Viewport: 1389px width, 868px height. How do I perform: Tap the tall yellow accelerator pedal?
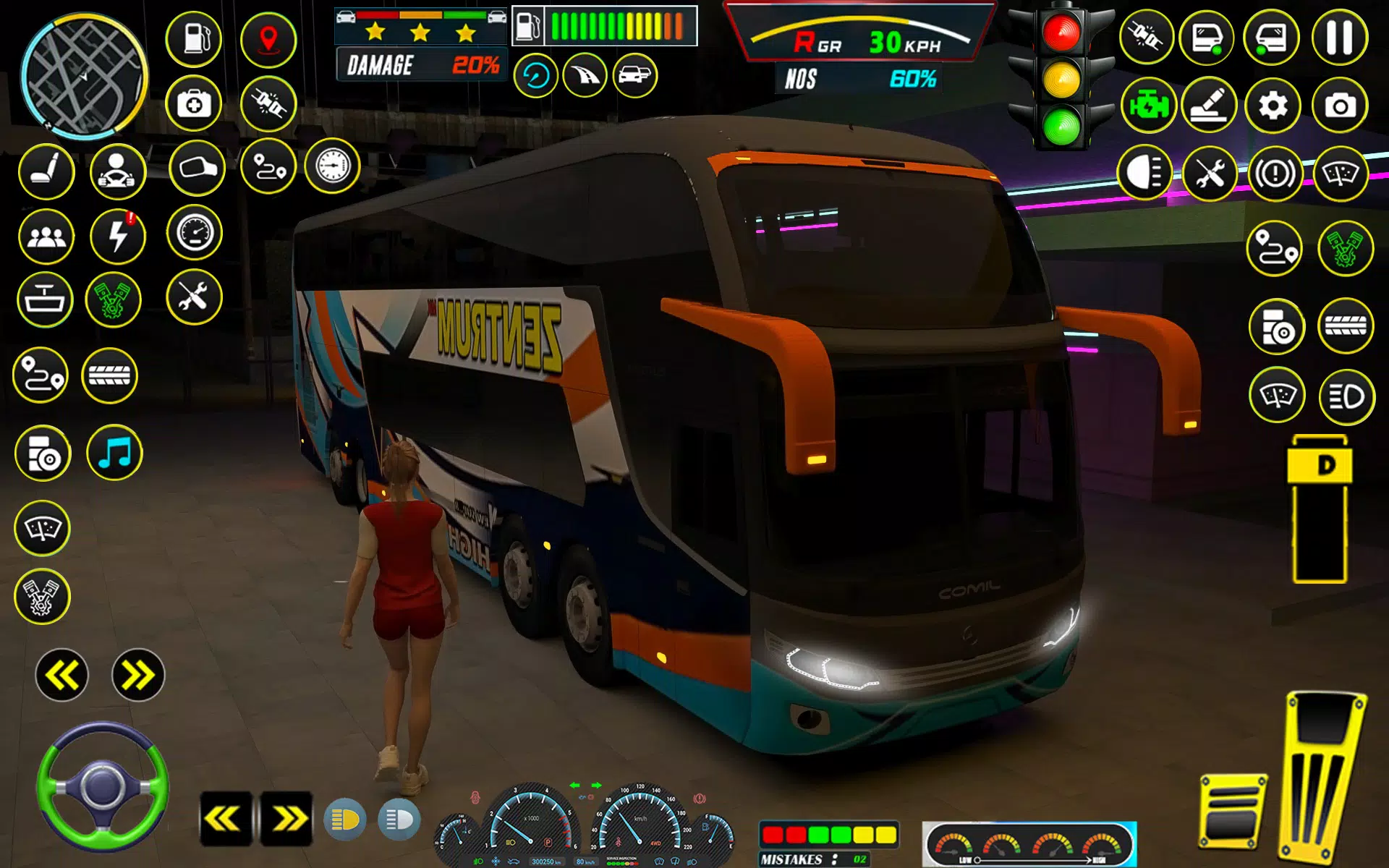[x=1322, y=778]
